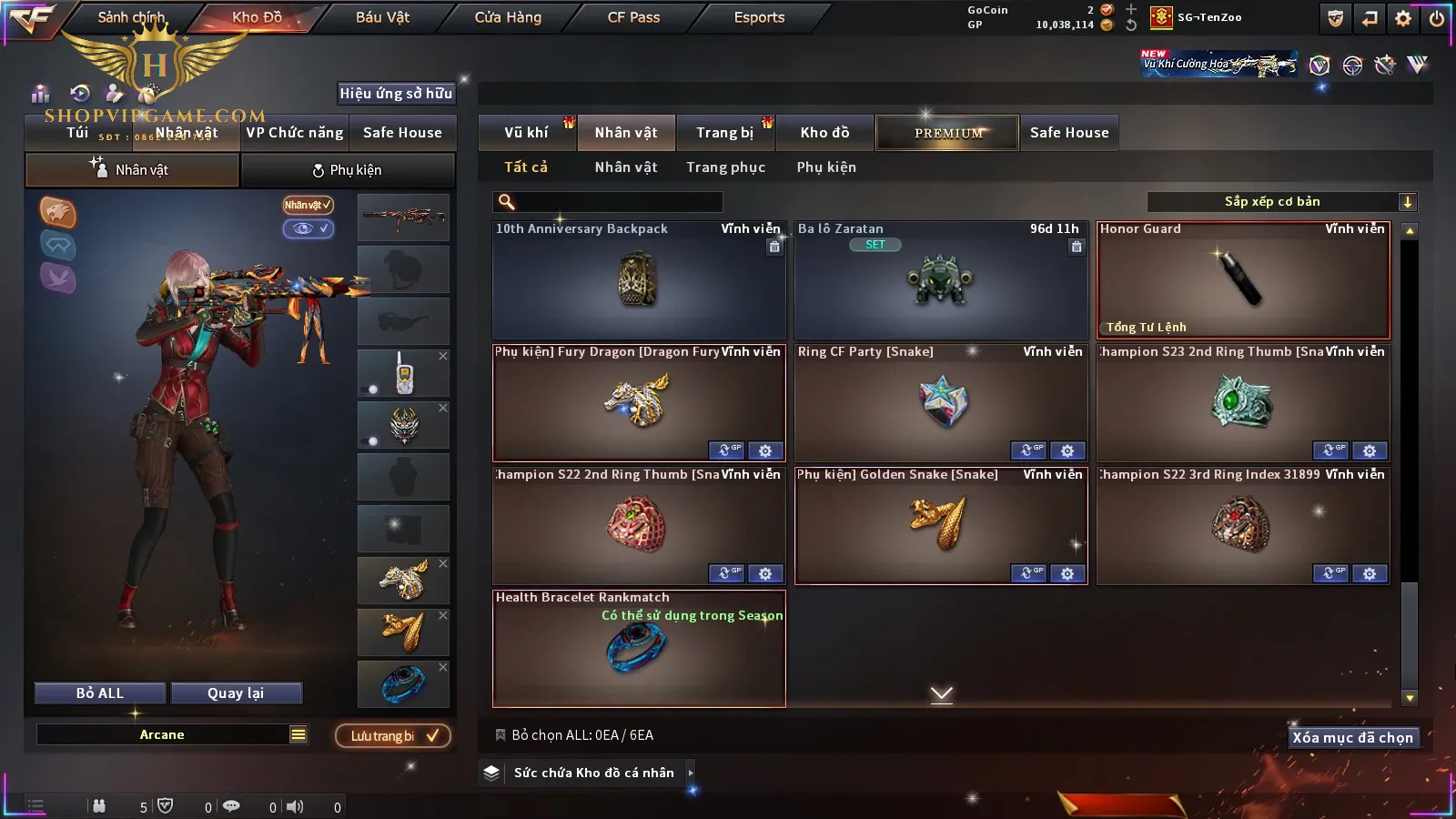Choose the Trang phục sub-category
Screen dimensions: 1456x819
click(725, 167)
